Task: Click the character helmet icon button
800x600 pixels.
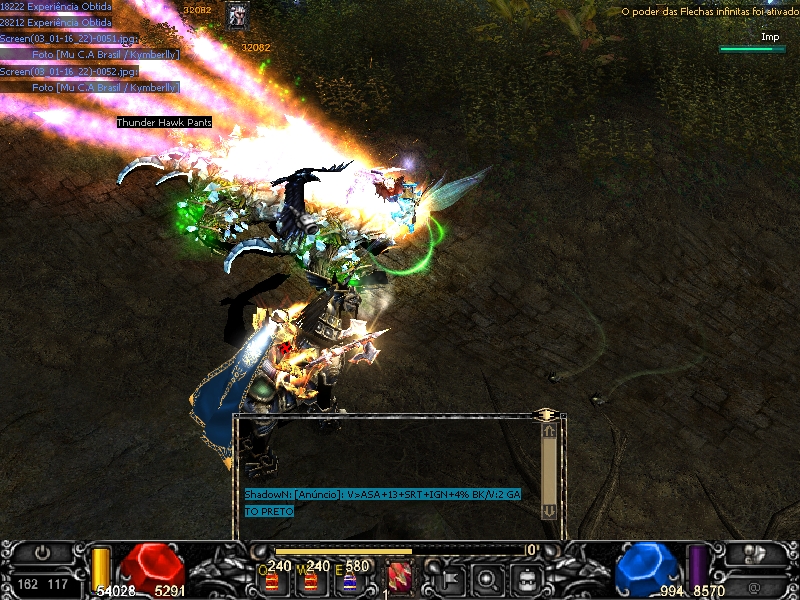Action: [x=757, y=553]
